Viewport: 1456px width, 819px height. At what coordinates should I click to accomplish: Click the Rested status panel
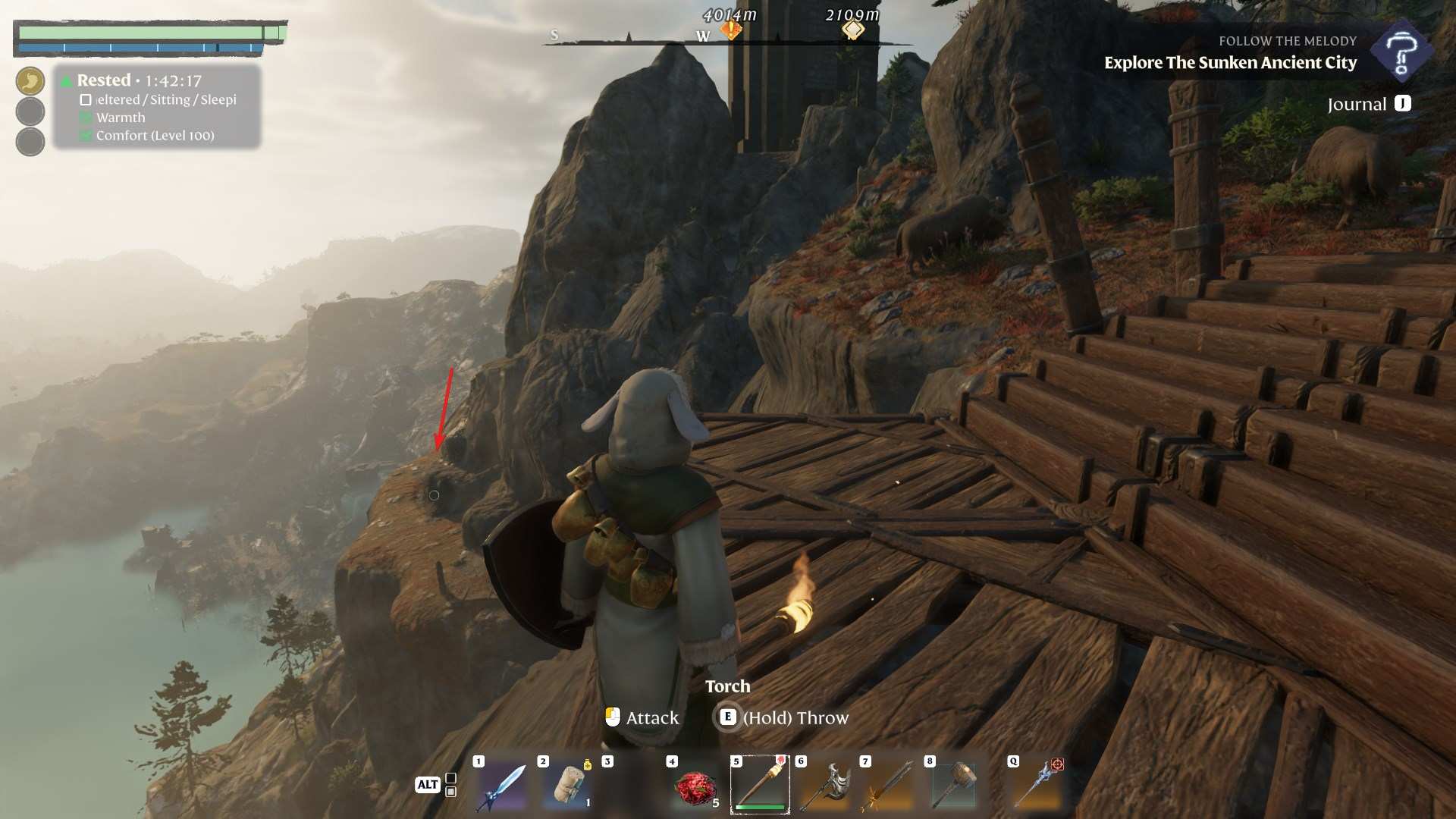157,107
